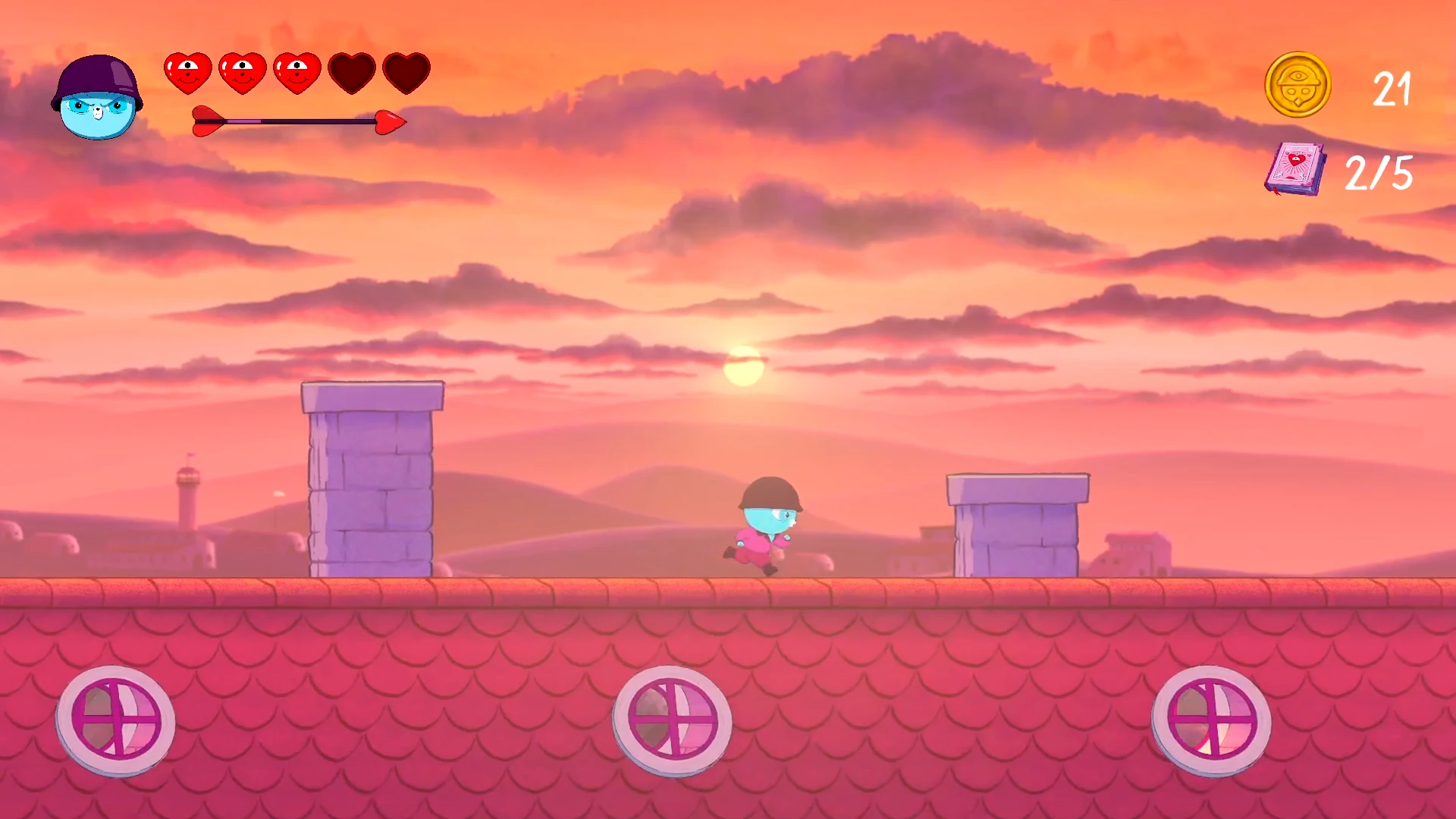Click the first smiling heart
The image size is (1456, 819).
click(x=187, y=72)
